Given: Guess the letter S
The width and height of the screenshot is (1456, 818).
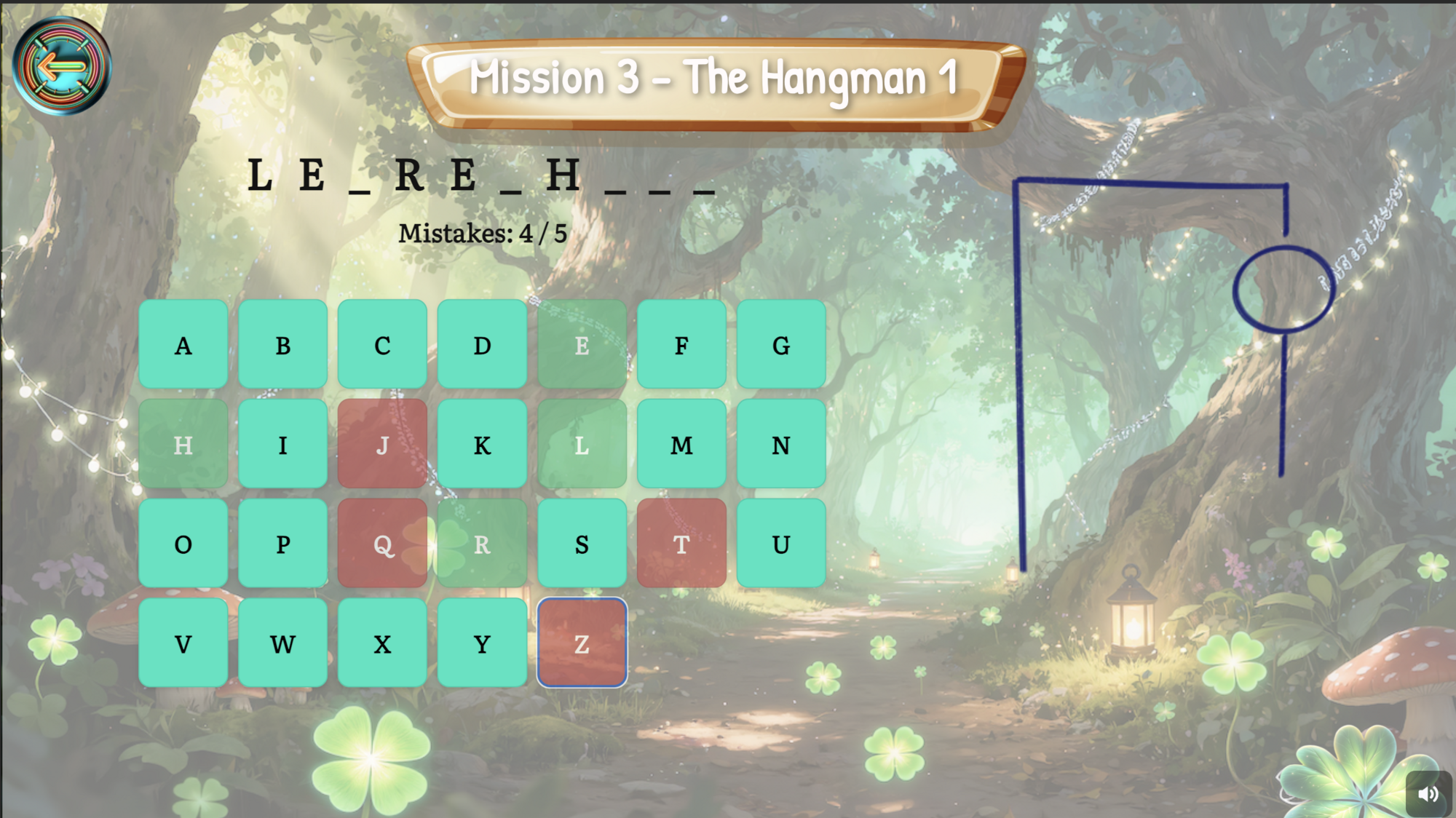Looking at the screenshot, I should 582,544.
